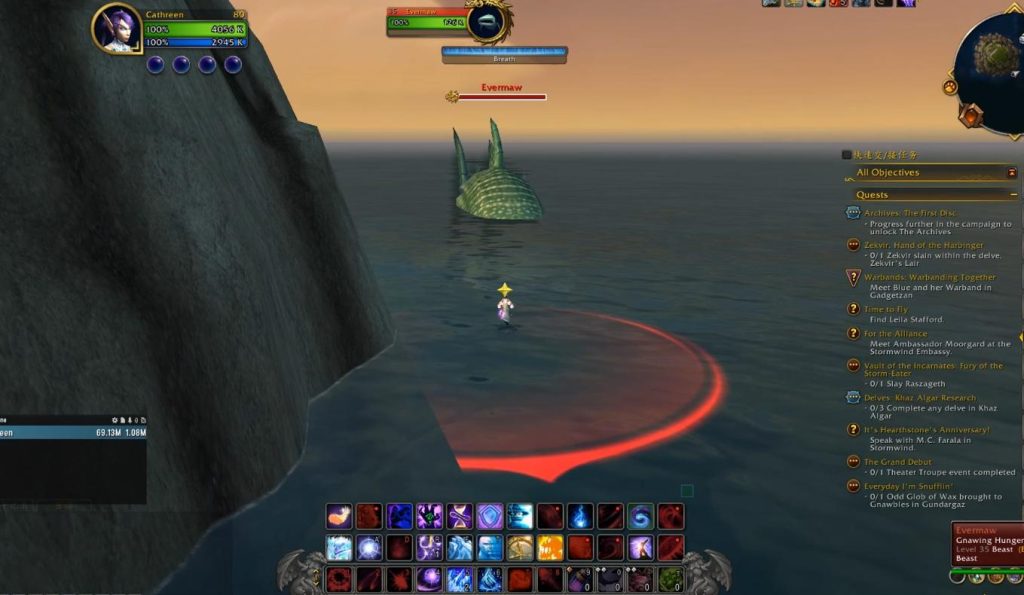This screenshot has height=595, width=1024.
Task: Minimize the Quests section header
Action: click(x=1013, y=195)
